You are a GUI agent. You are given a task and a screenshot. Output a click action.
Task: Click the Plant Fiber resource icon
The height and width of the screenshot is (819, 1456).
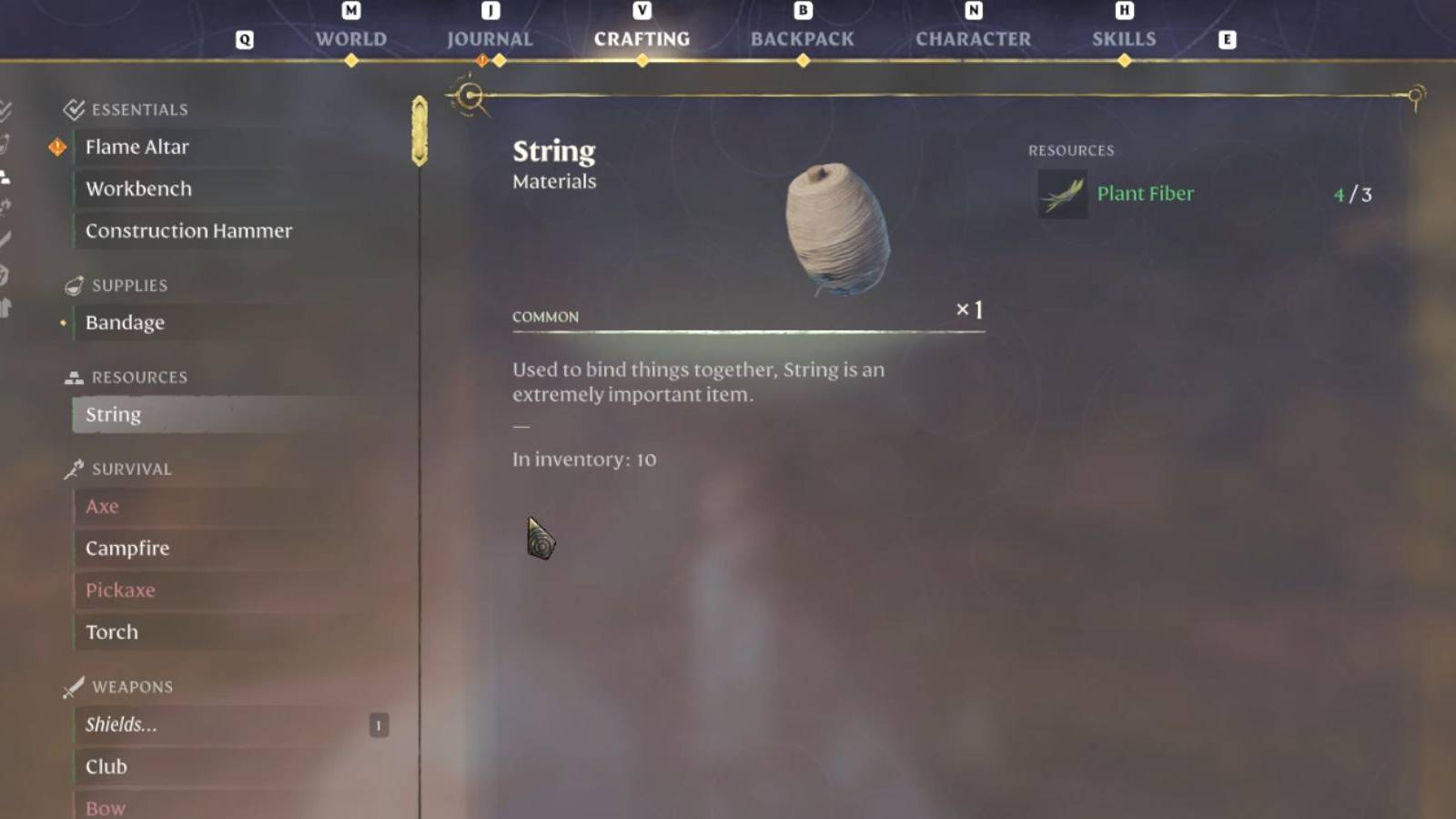click(1061, 193)
